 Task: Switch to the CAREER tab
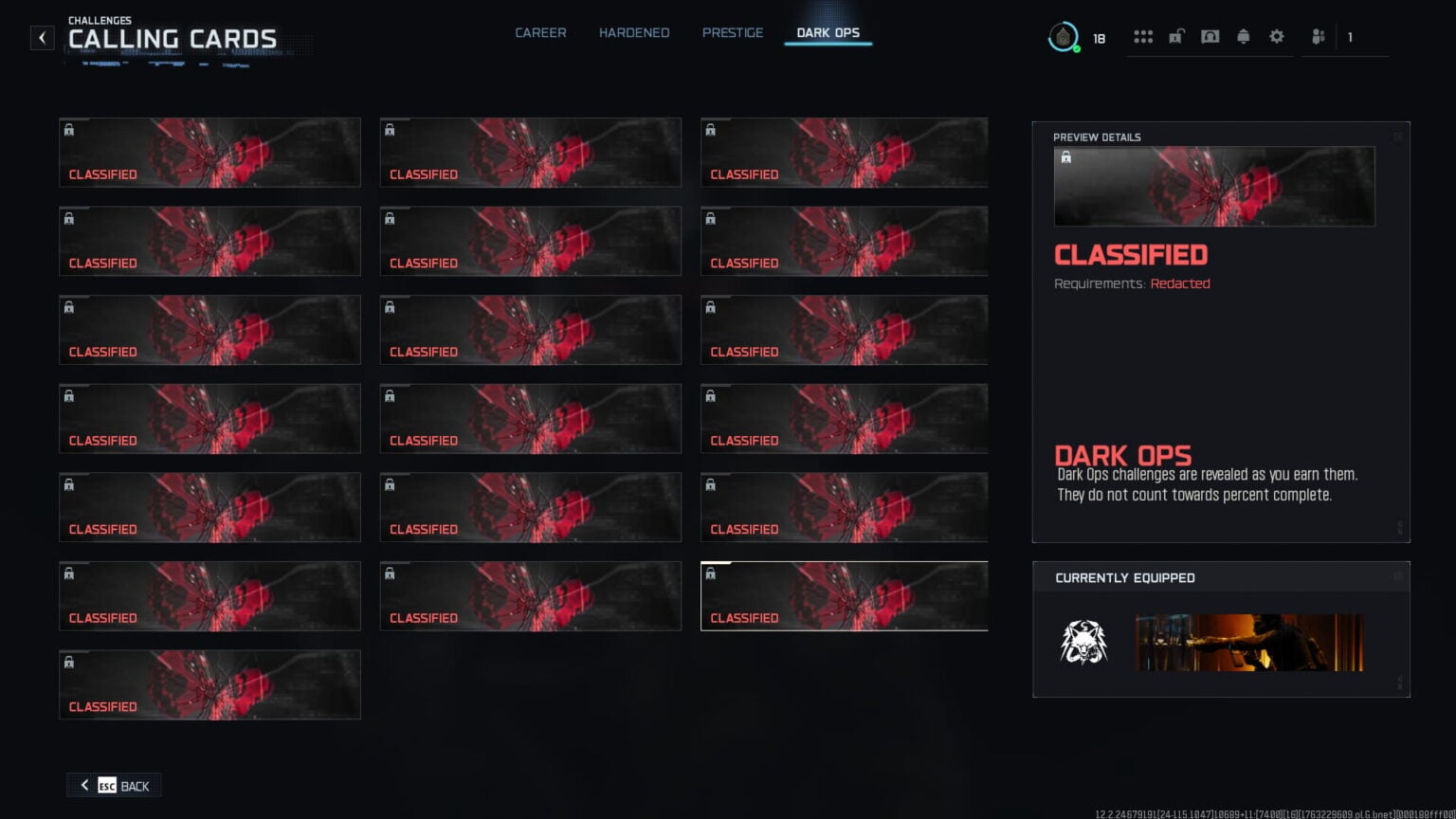pyautogui.click(x=540, y=32)
